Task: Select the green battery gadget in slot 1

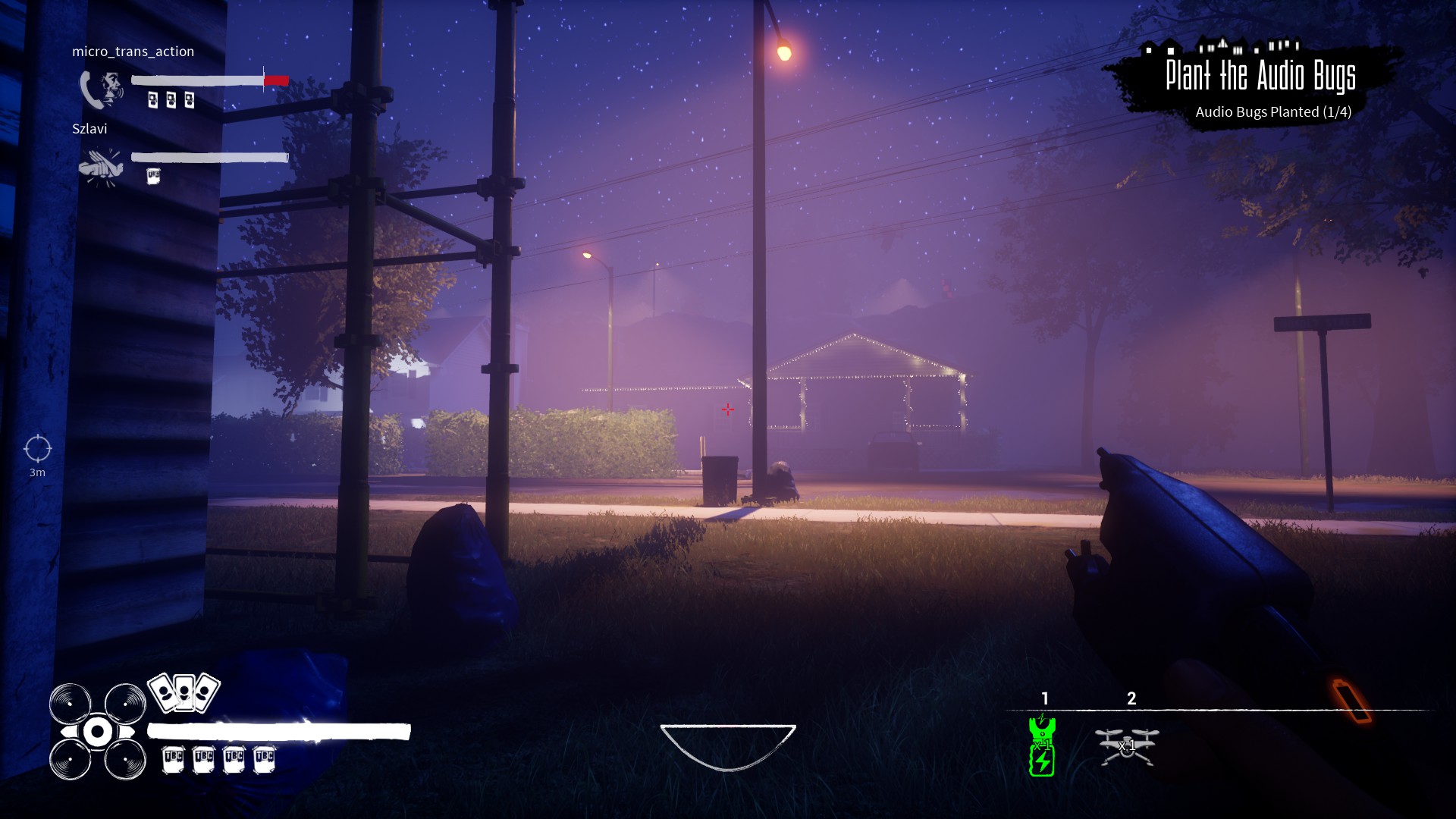Action: coord(1042,746)
